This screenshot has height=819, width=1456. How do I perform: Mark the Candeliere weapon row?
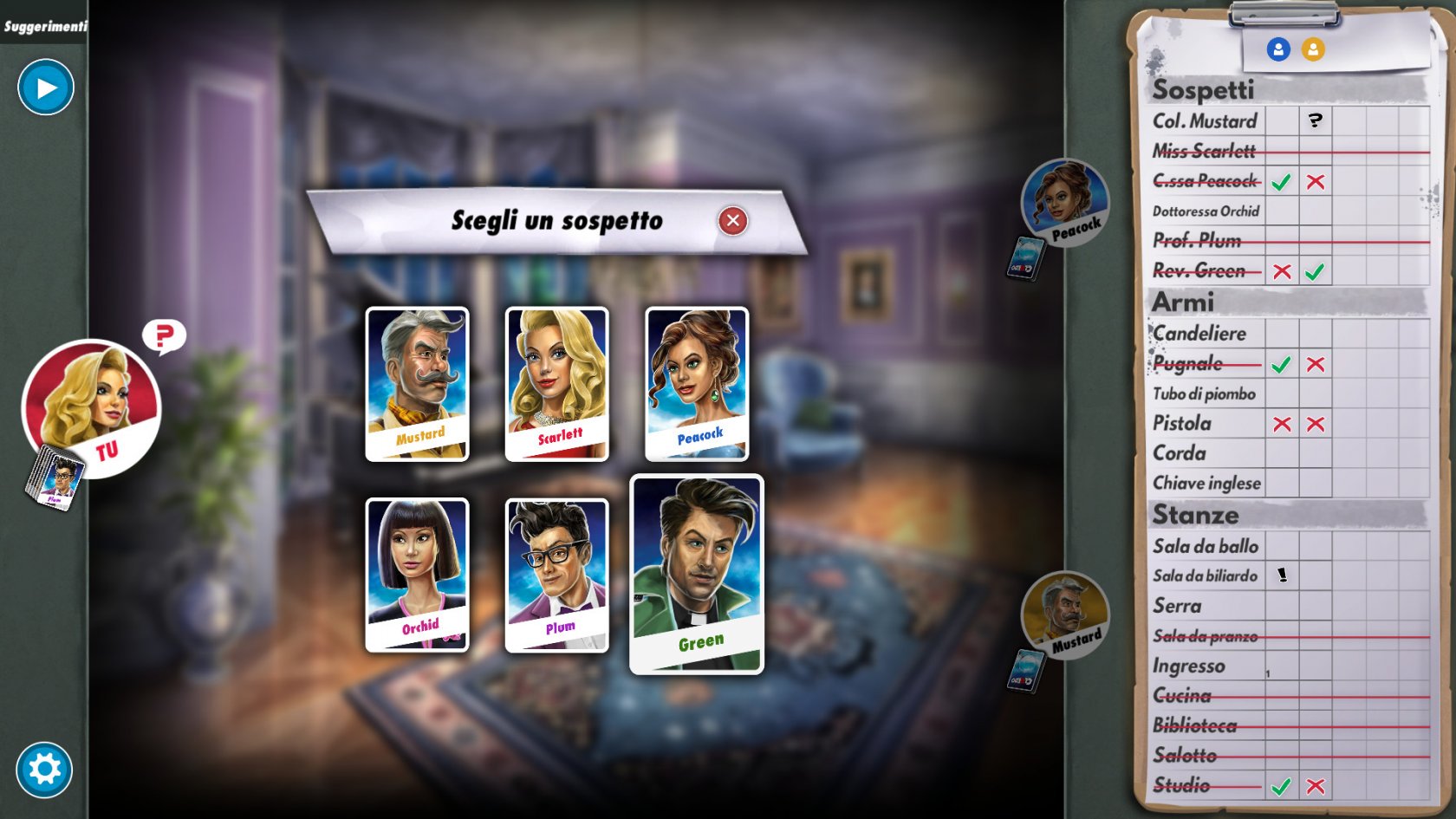(1199, 334)
